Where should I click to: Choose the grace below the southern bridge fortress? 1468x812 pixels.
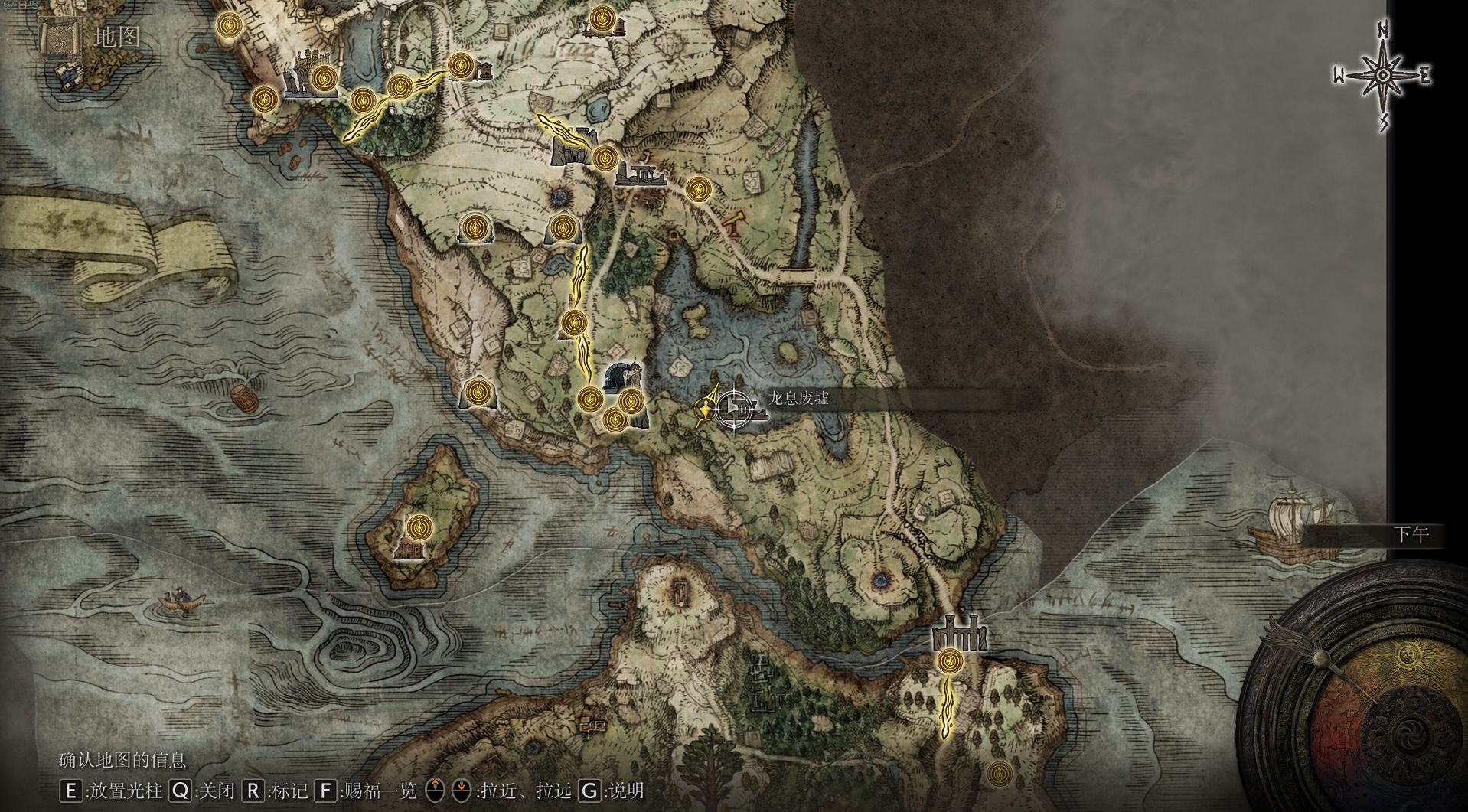(x=950, y=660)
